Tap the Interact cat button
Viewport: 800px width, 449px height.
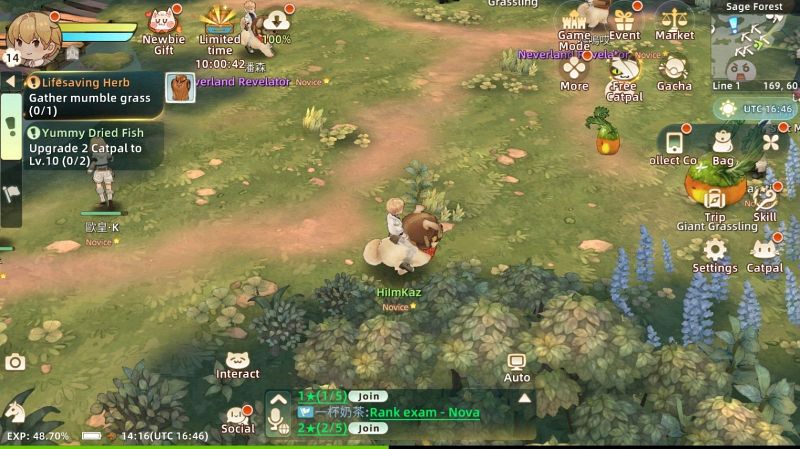point(238,364)
